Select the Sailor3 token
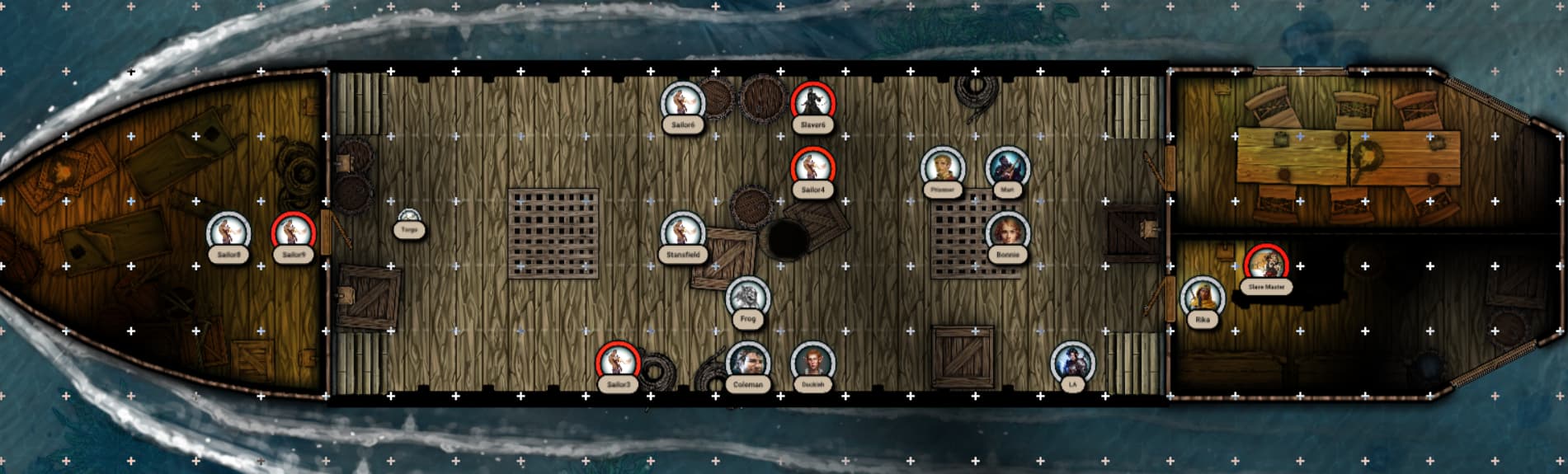The image size is (1568, 474). pyautogui.click(x=618, y=362)
